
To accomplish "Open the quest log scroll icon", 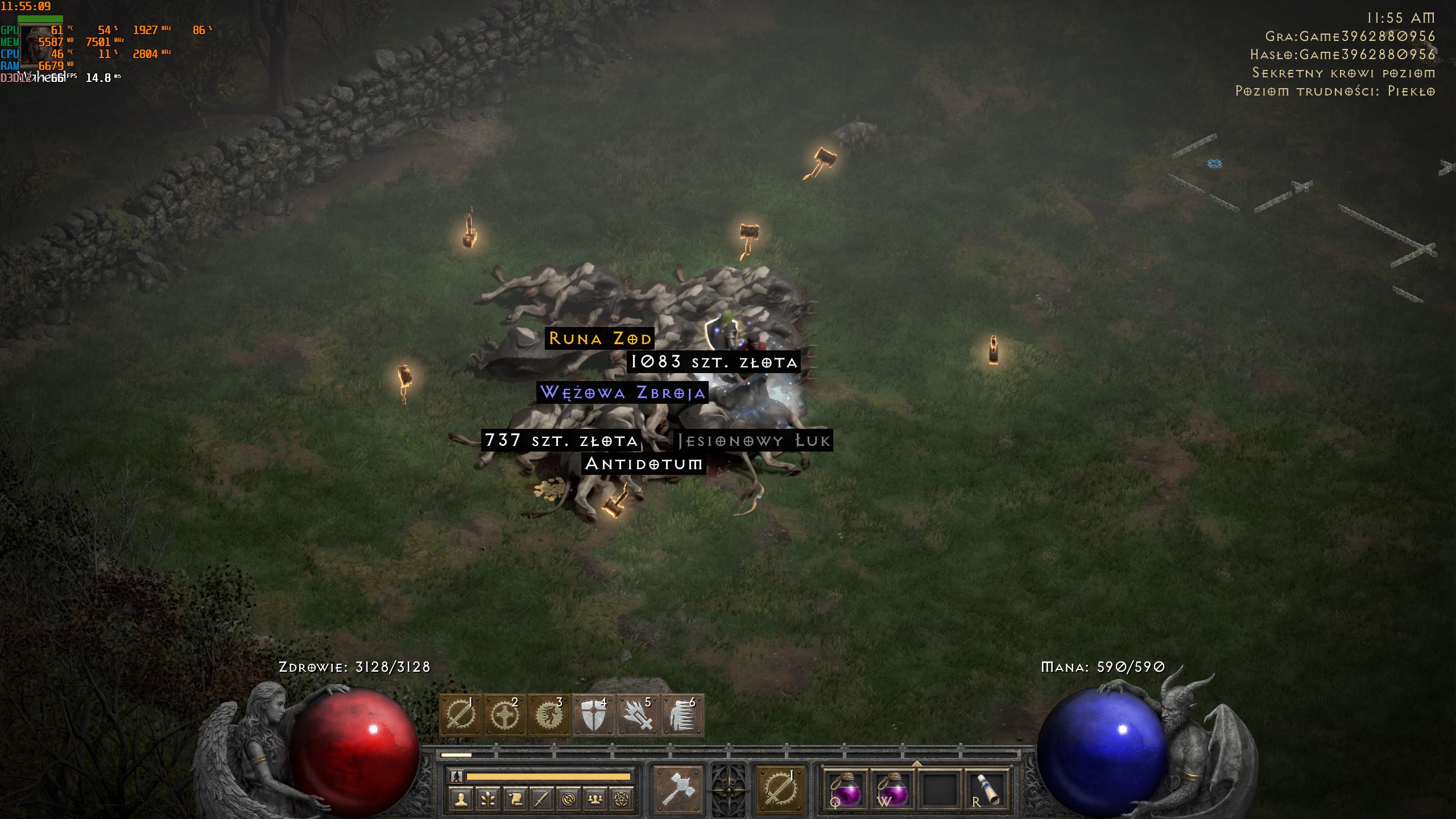I will [515, 800].
